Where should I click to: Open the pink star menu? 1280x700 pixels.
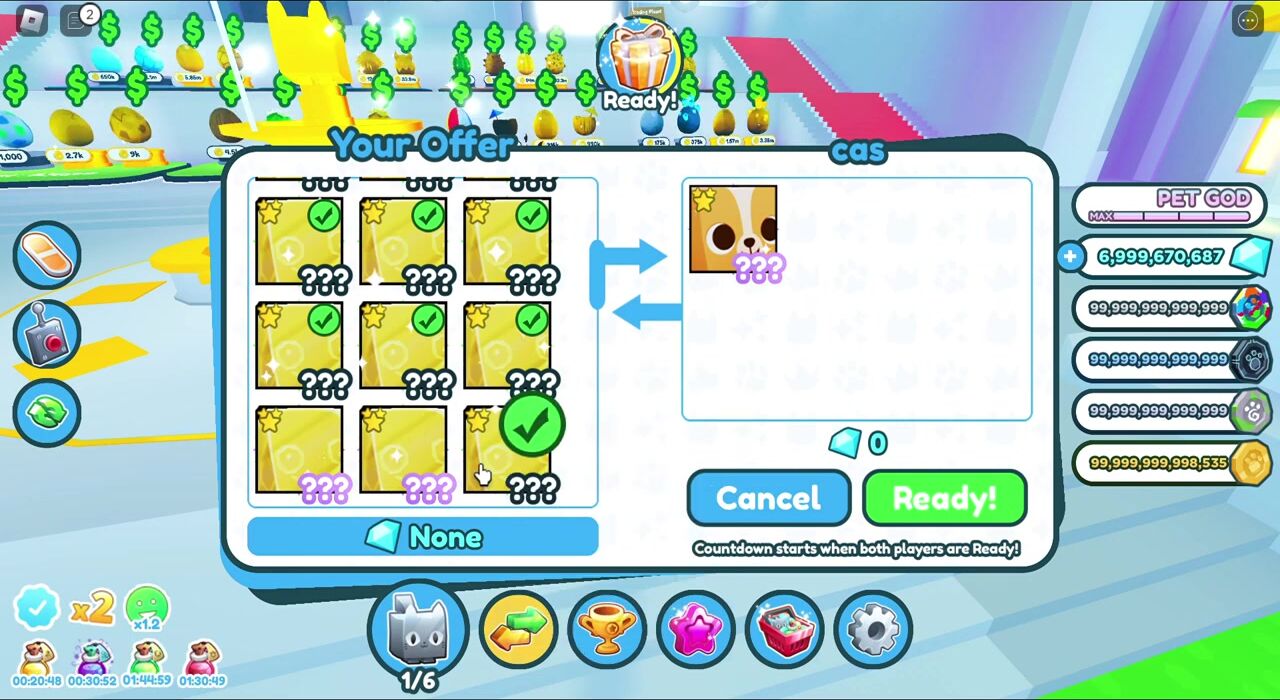[696, 628]
